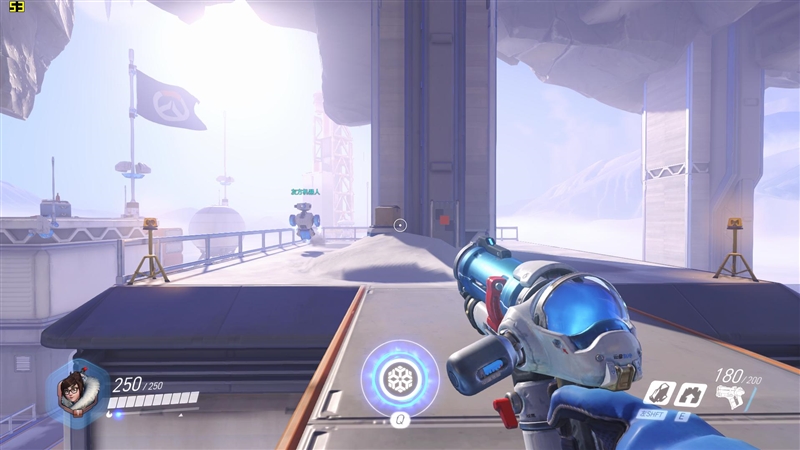Viewport: 800px width, 450px height.
Task: Trigger the Ice Wall ability icon
Action: coord(688,393)
